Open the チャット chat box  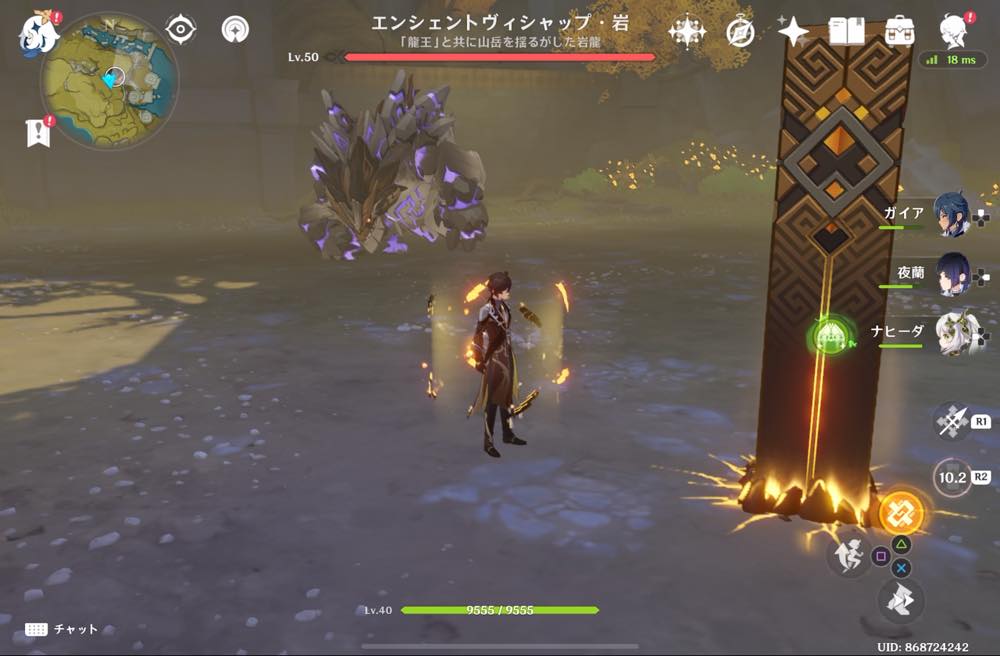click(62, 629)
